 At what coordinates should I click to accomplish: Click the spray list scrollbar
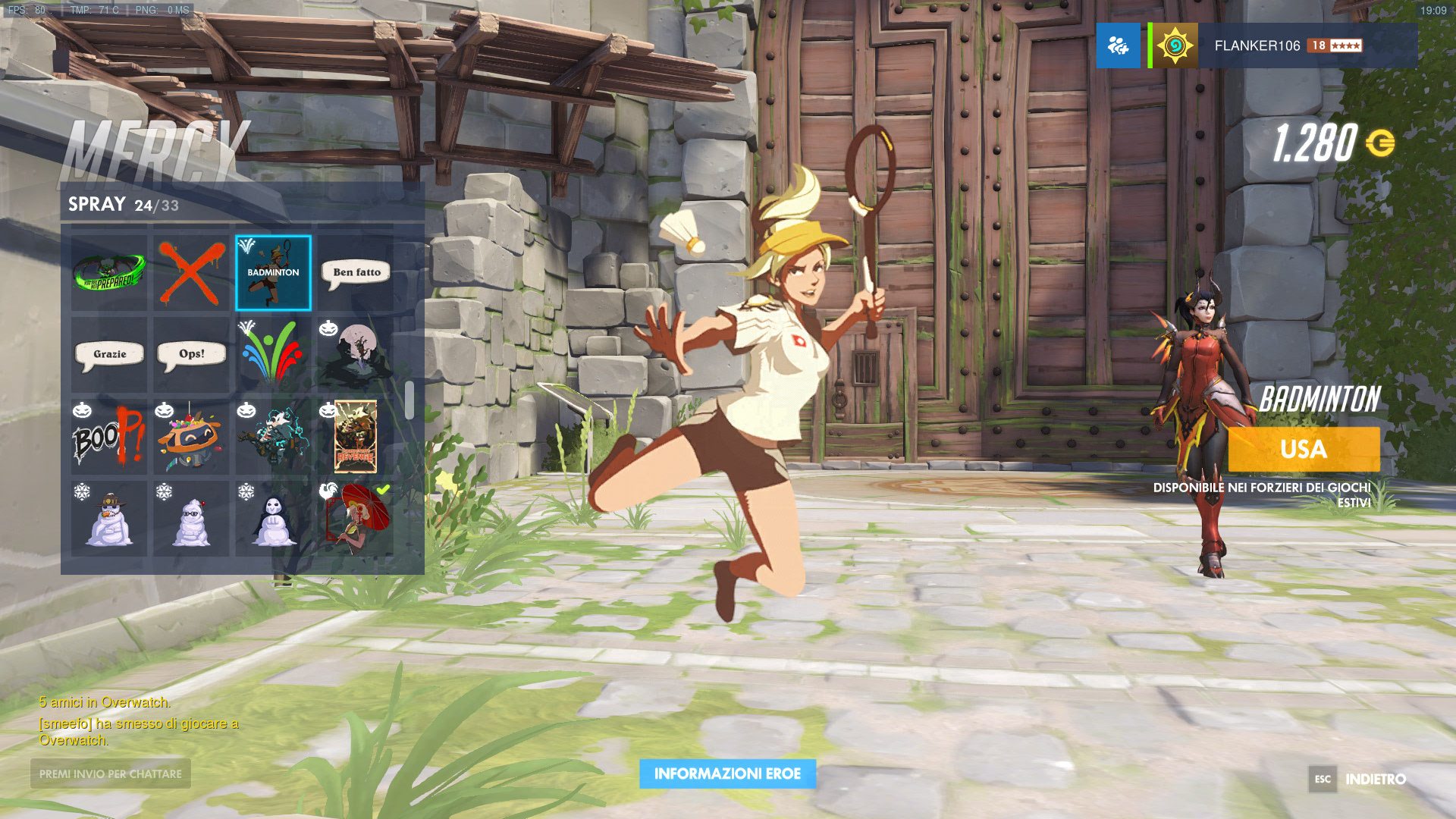(409, 400)
